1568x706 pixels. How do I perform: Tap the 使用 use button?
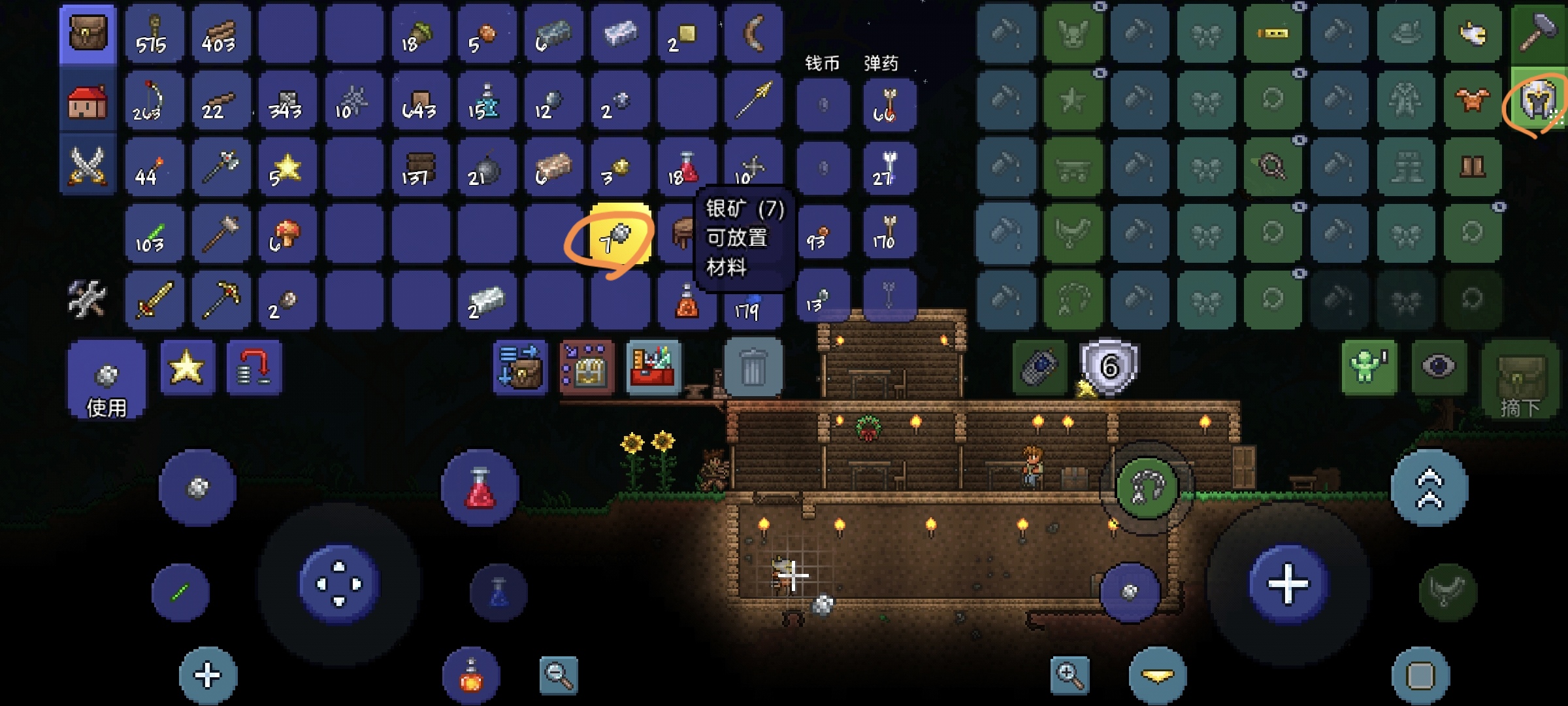[106, 380]
